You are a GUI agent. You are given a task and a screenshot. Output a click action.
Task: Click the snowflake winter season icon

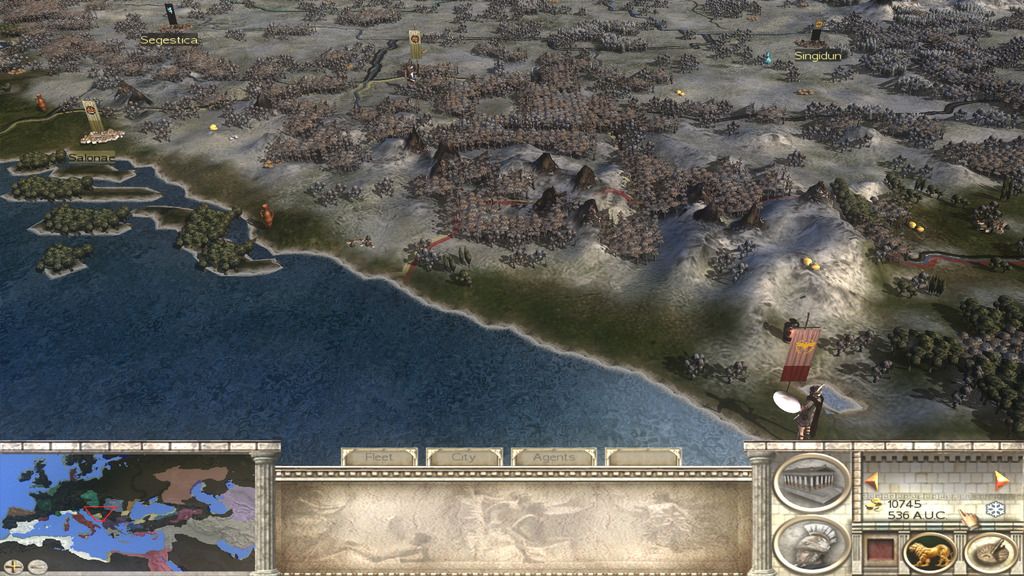(x=994, y=510)
